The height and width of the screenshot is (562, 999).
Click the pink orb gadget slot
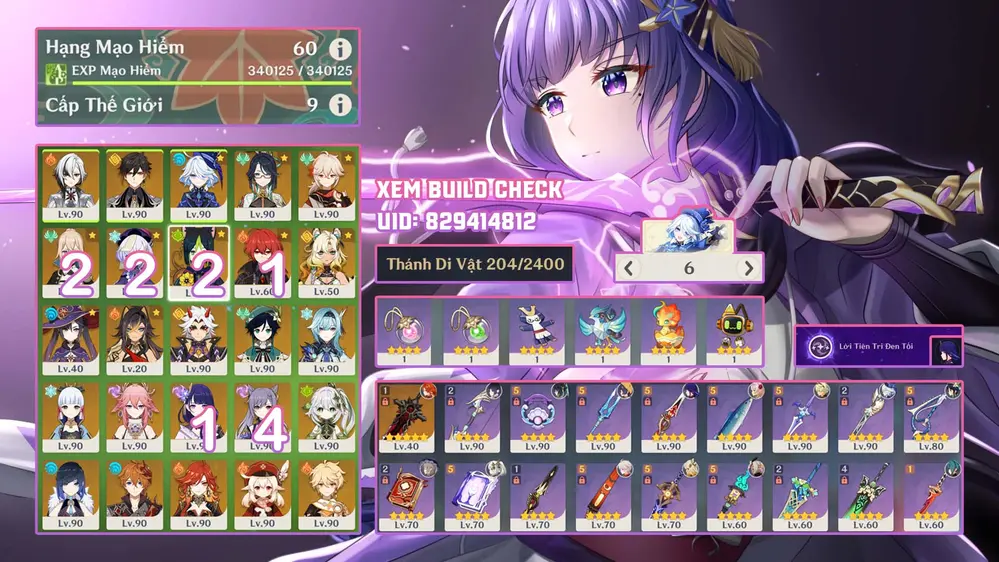point(407,330)
